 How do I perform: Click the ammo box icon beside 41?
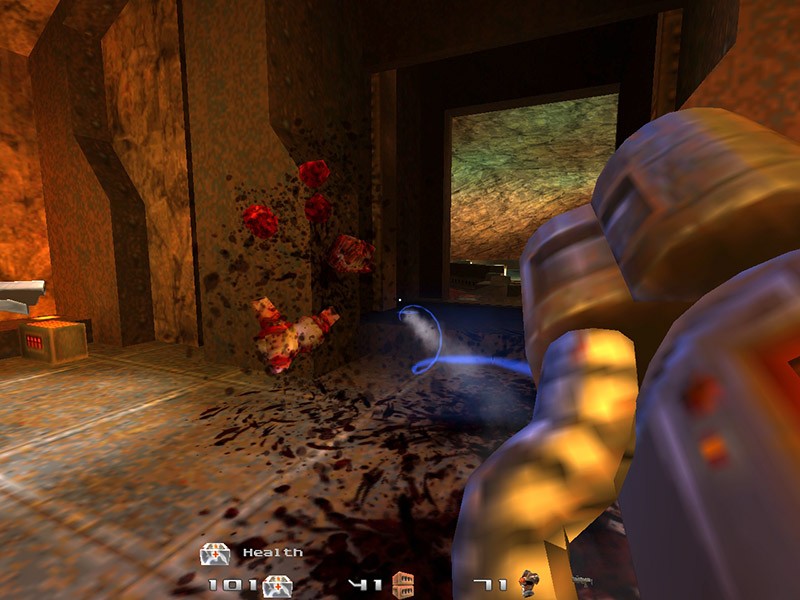[403, 583]
